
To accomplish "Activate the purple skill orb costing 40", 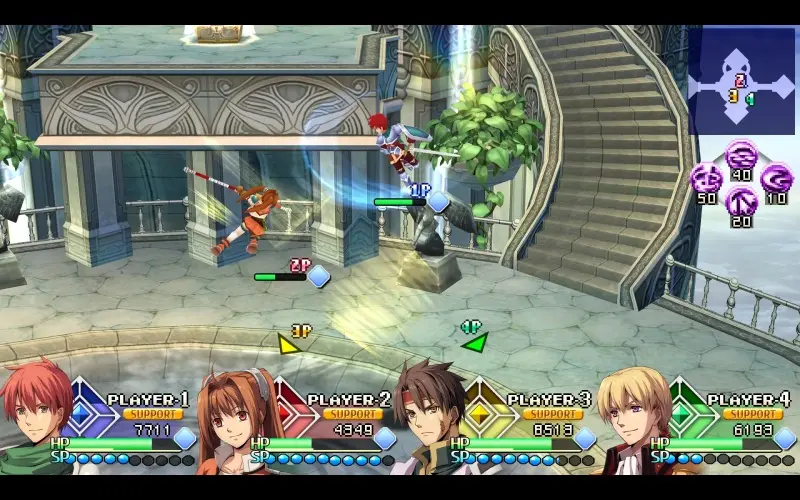I will click(741, 156).
